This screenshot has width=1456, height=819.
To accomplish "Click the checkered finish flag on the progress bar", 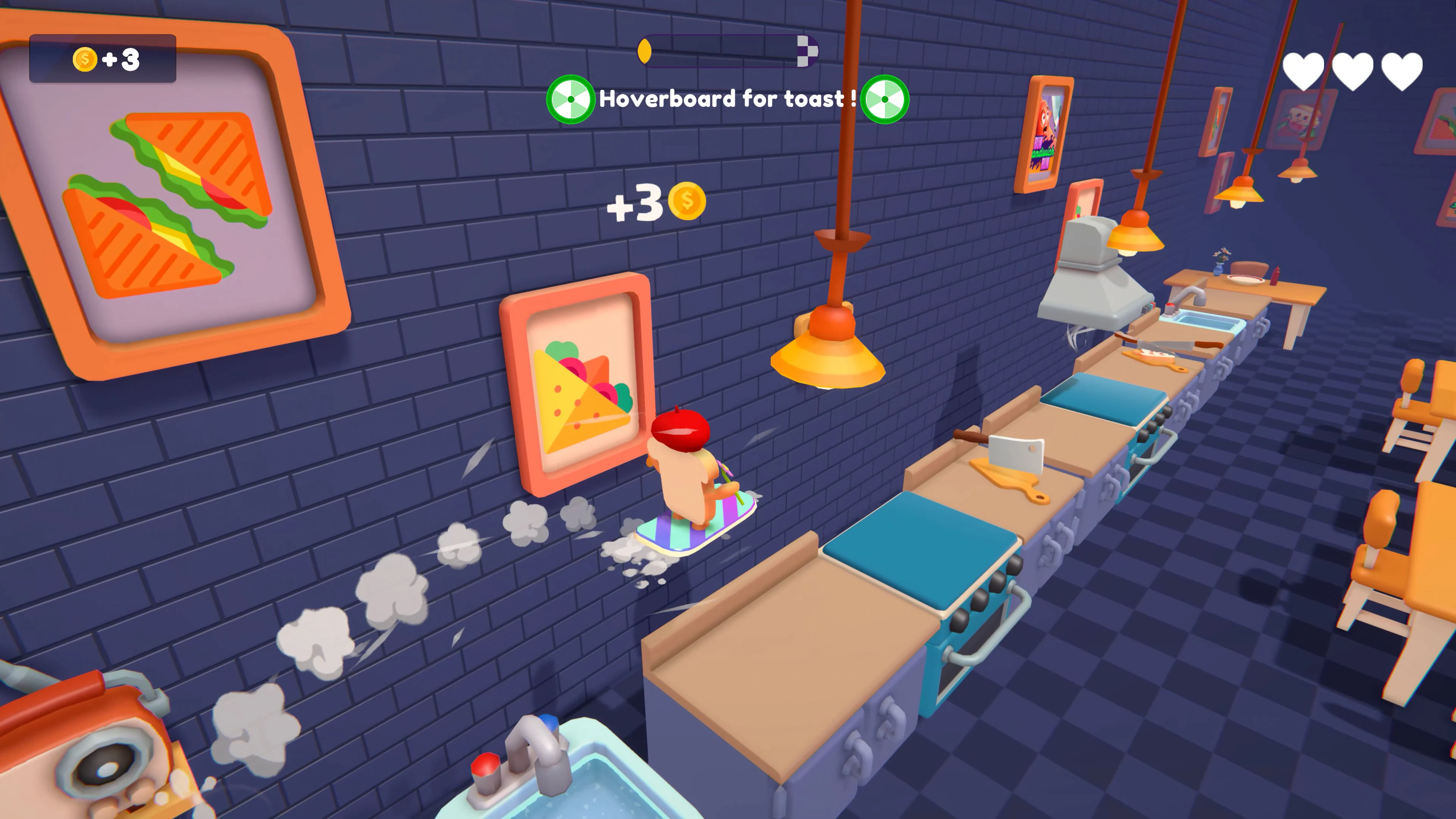I will tap(806, 52).
